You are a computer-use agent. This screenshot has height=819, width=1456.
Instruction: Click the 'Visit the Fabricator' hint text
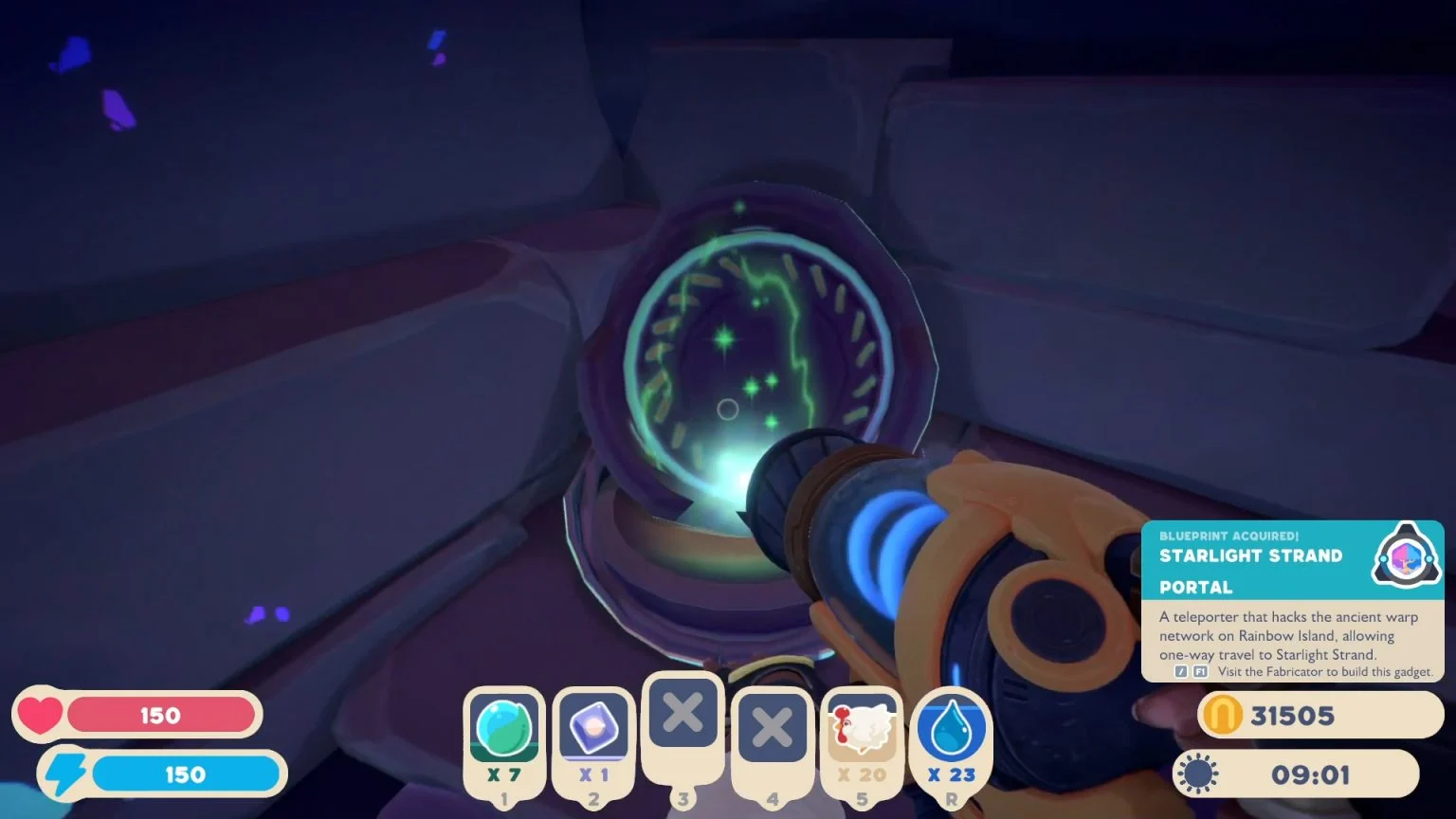tap(1322, 671)
